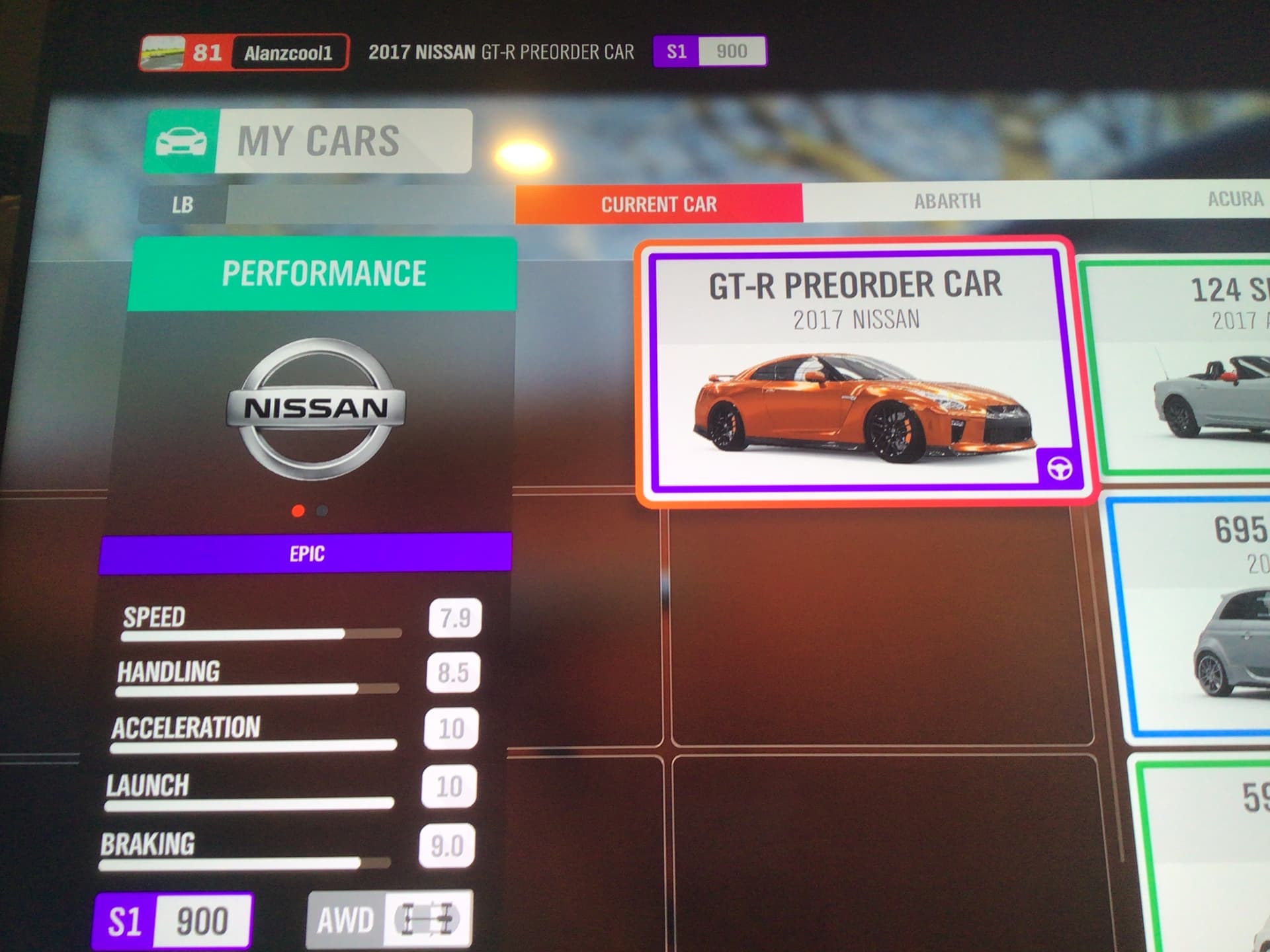Open the Acura manufacturer tab
Image resolution: width=1270 pixels, height=952 pixels.
[x=1234, y=199]
